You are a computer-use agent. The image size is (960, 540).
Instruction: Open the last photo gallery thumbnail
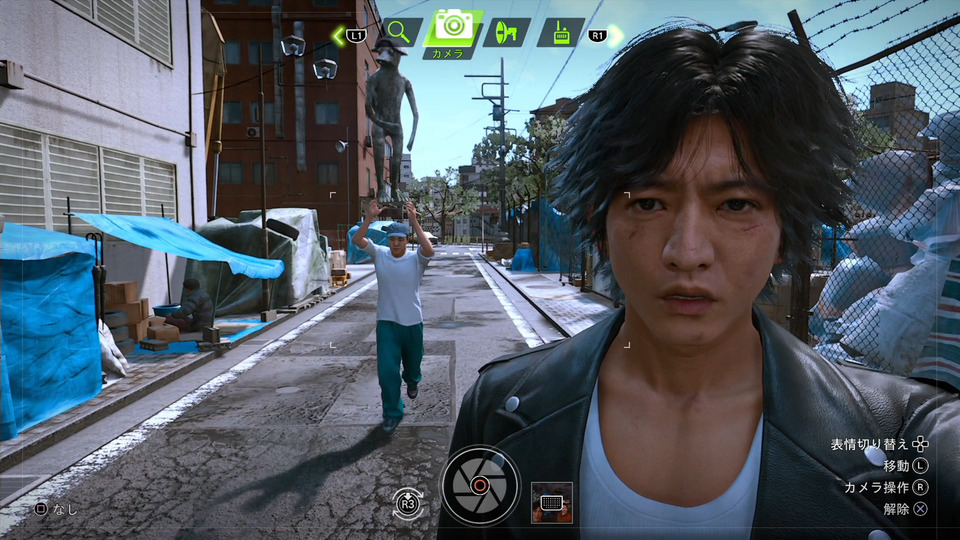(x=552, y=502)
